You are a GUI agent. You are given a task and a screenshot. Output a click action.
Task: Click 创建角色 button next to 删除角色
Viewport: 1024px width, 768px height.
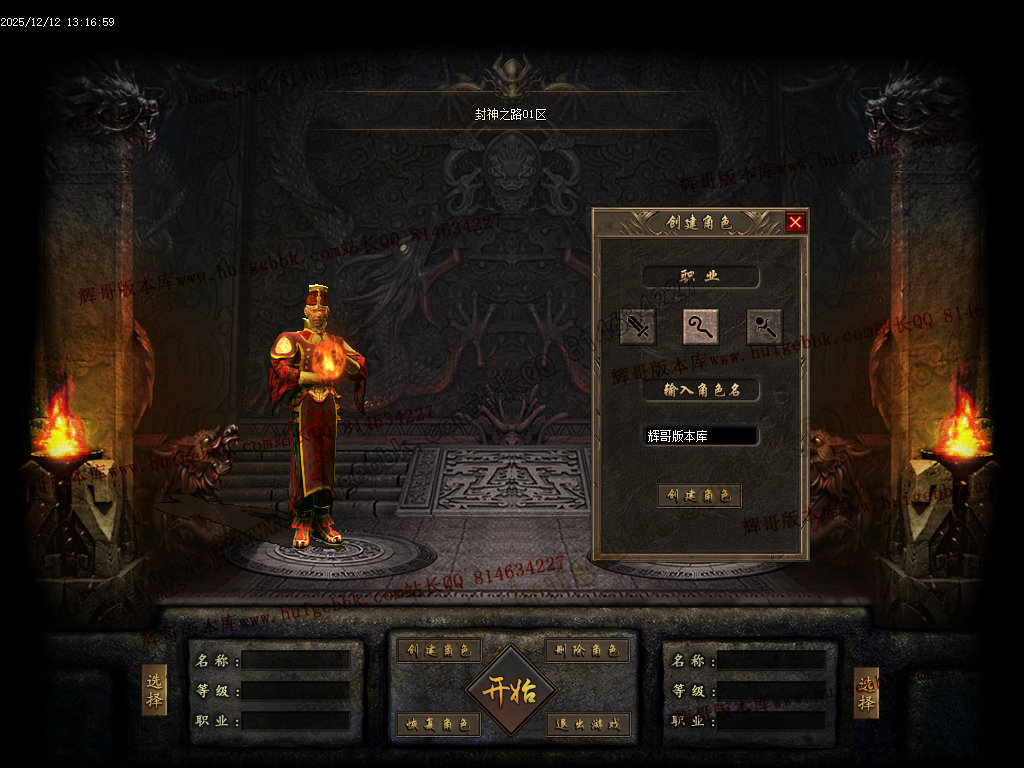click(x=439, y=650)
